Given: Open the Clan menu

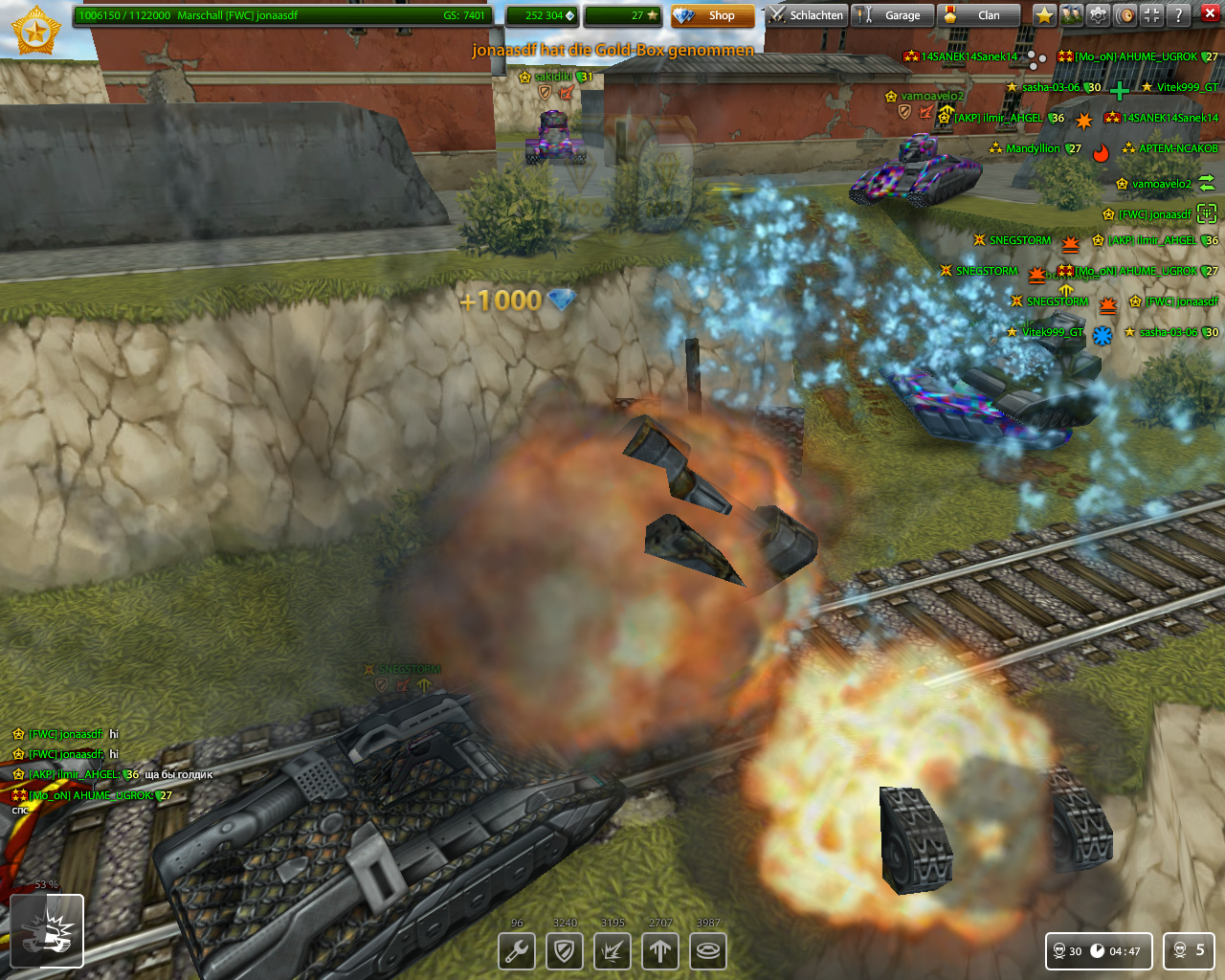Looking at the screenshot, I should [978, 15].
